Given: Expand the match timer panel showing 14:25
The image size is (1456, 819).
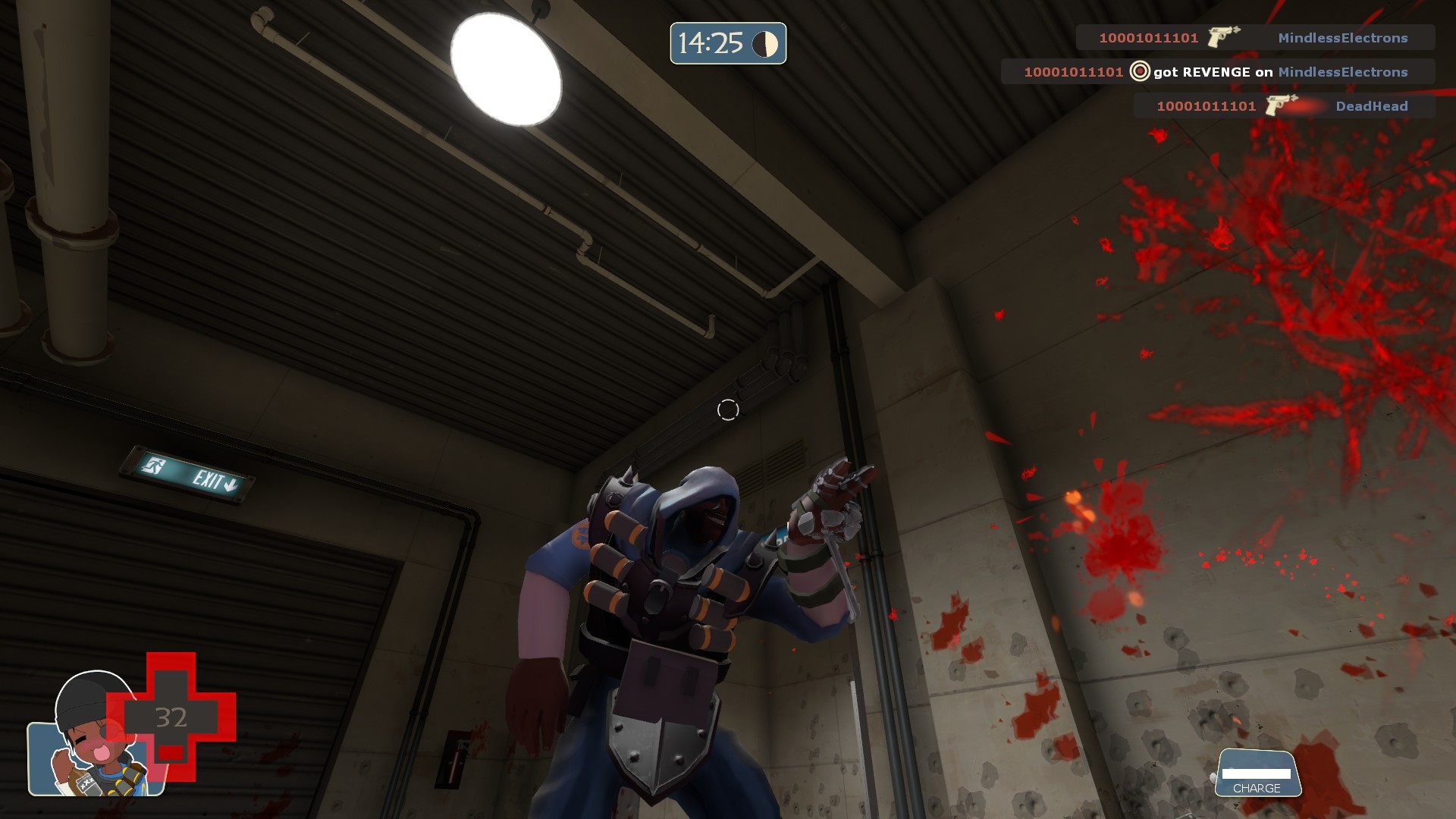Looking at the screenshot, I should pos(726,43).
